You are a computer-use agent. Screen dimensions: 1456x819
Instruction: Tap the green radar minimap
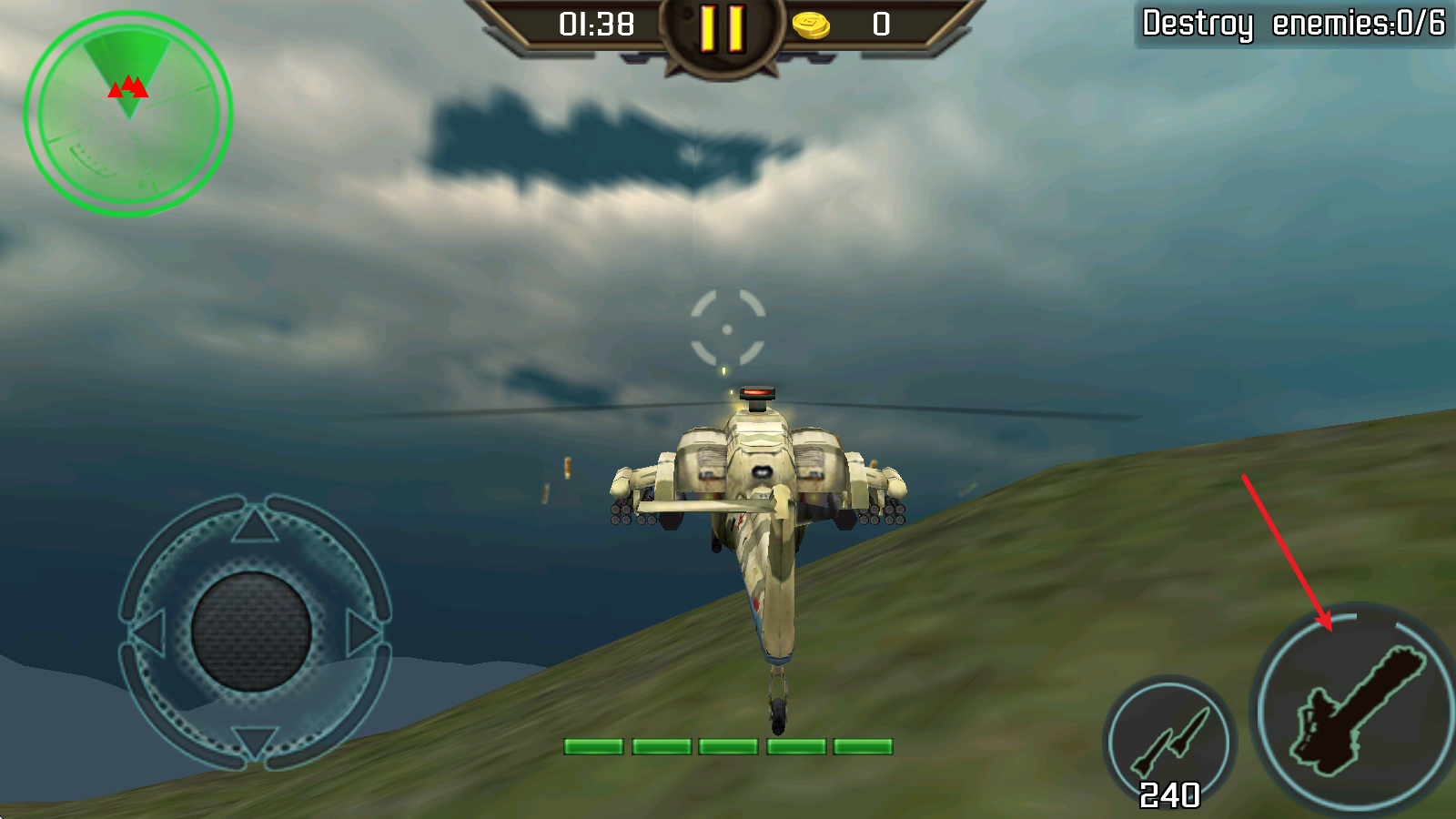click(x=127, y=109)
